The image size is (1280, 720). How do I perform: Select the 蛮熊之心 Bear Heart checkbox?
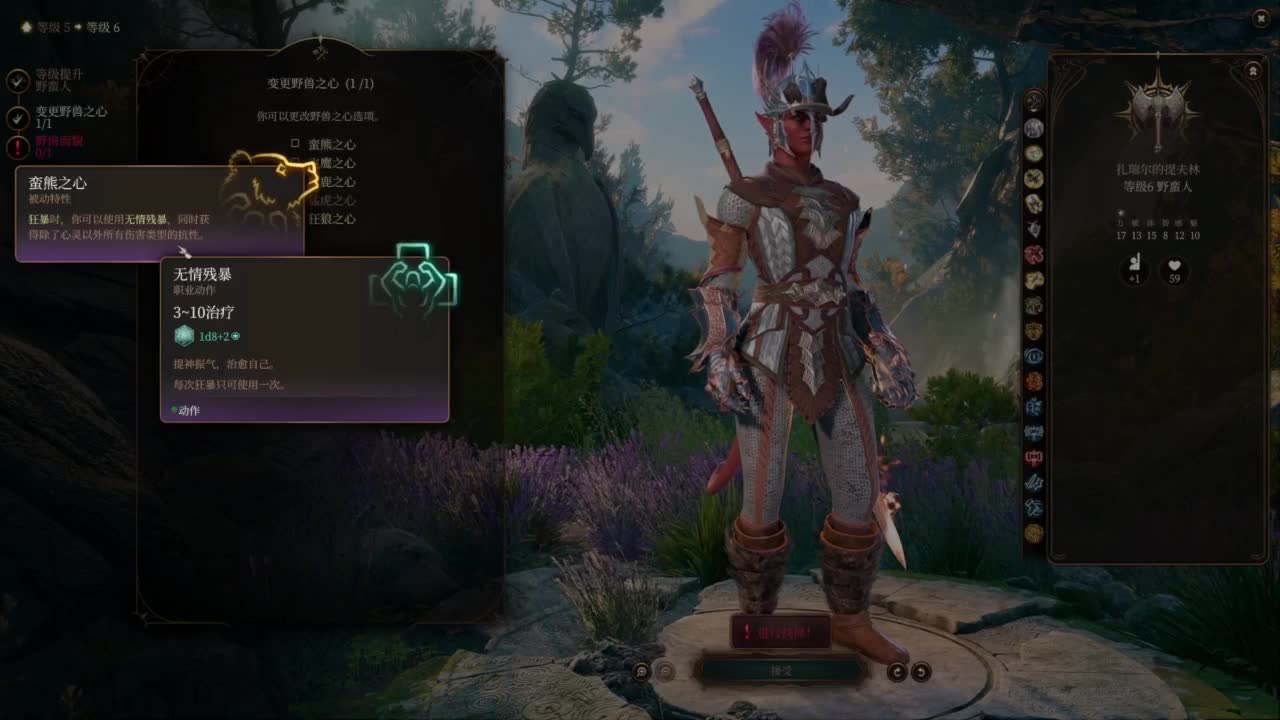296,144
